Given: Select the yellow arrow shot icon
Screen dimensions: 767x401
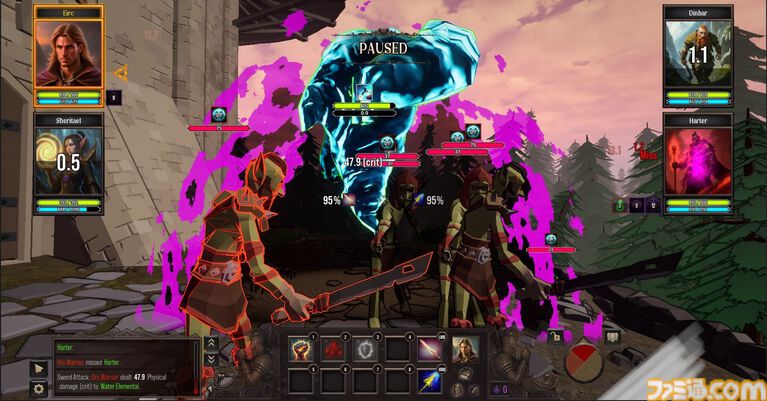Looking at the screenshot, I should tap(430, 381).
